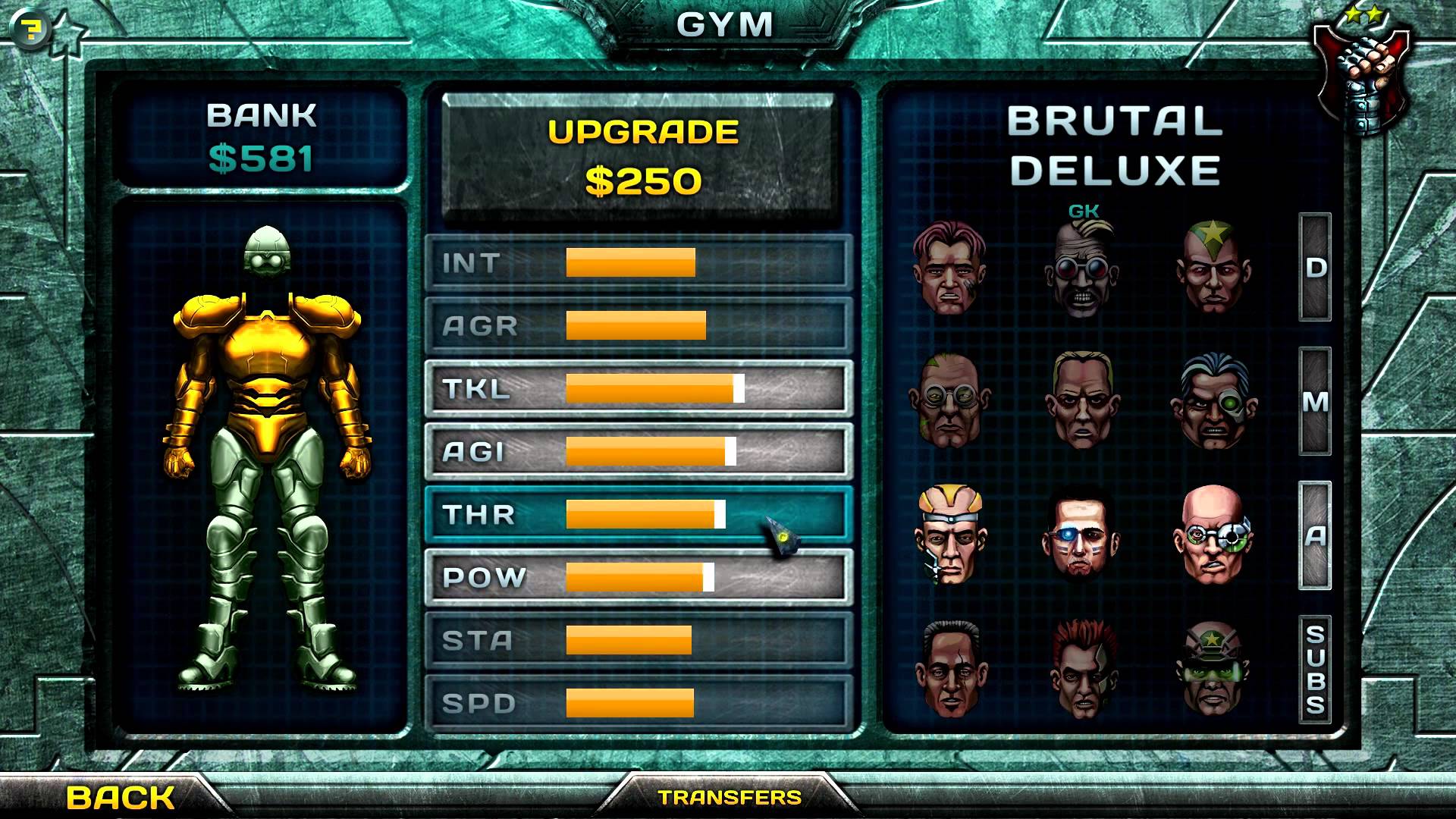Choose the AGI stat row
The height and width of the screenshot is (819, 1456).
pos(639,452)
